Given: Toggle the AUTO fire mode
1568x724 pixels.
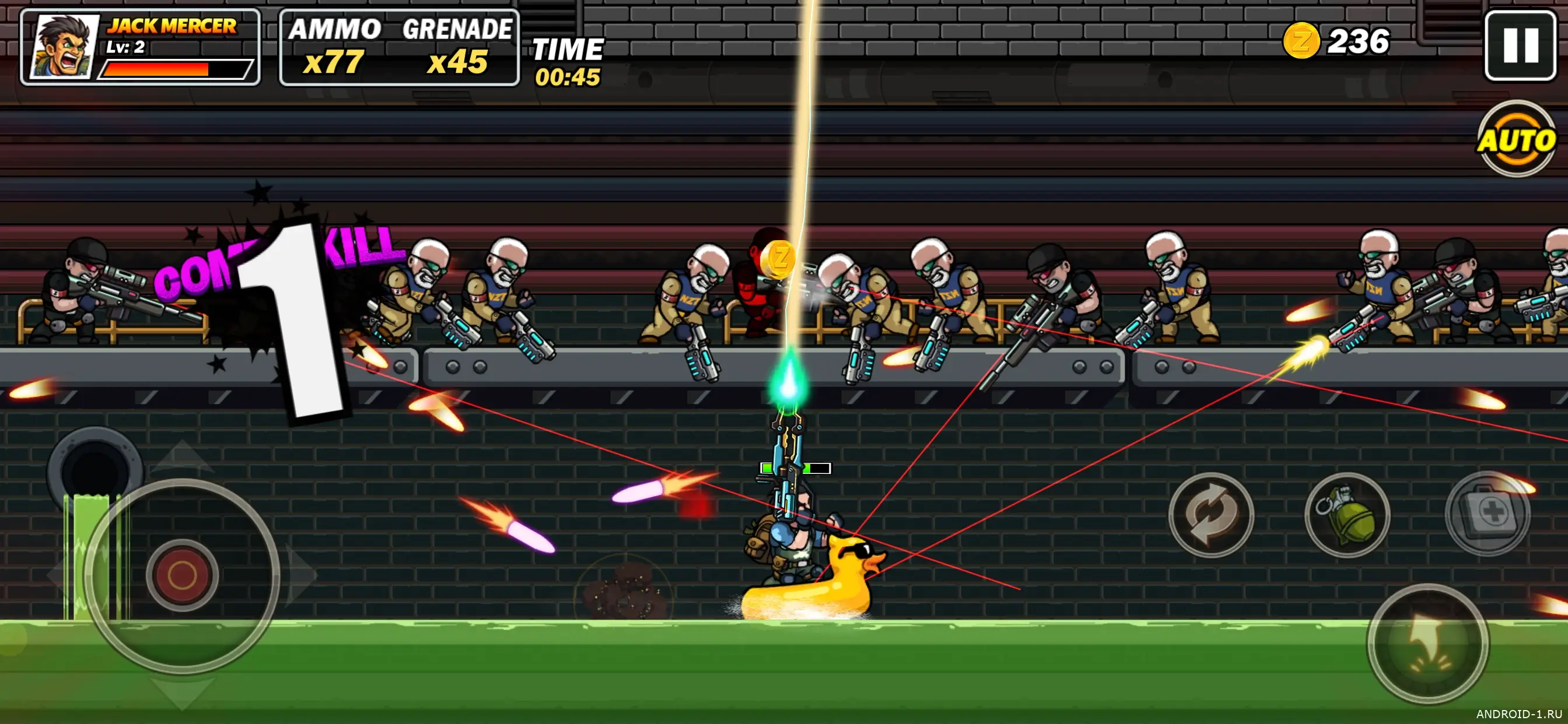Looking at the screenshot, I should (1515, 139).
